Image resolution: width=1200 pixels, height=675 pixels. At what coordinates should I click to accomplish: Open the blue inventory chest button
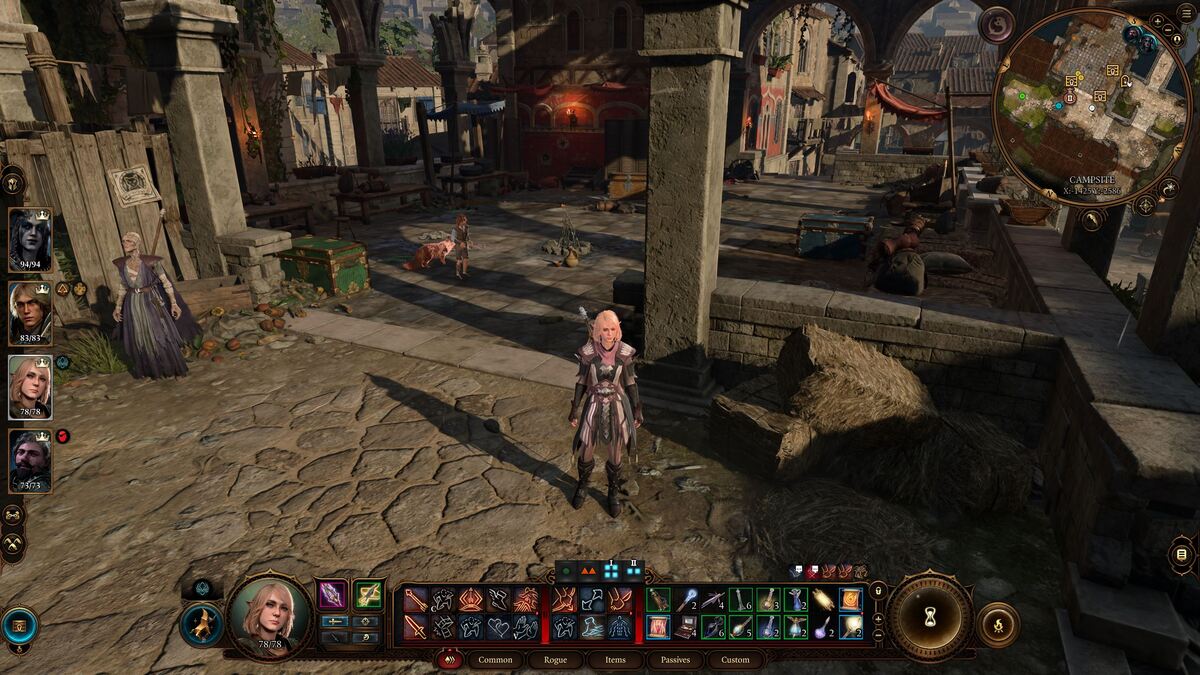click(19, 624)
